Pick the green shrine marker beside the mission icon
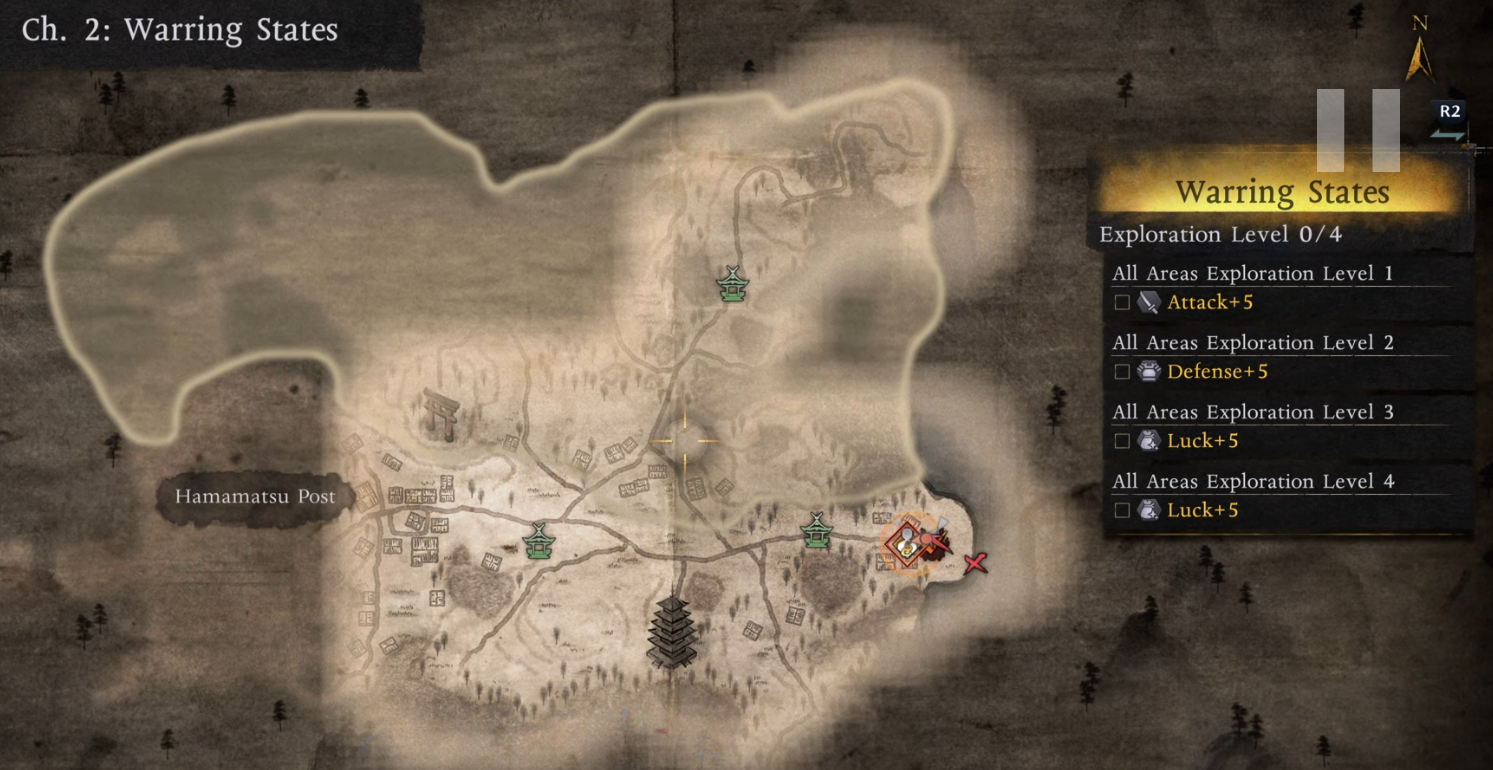1493x770 pixels. pyautogui.click(x=817, y=530)
